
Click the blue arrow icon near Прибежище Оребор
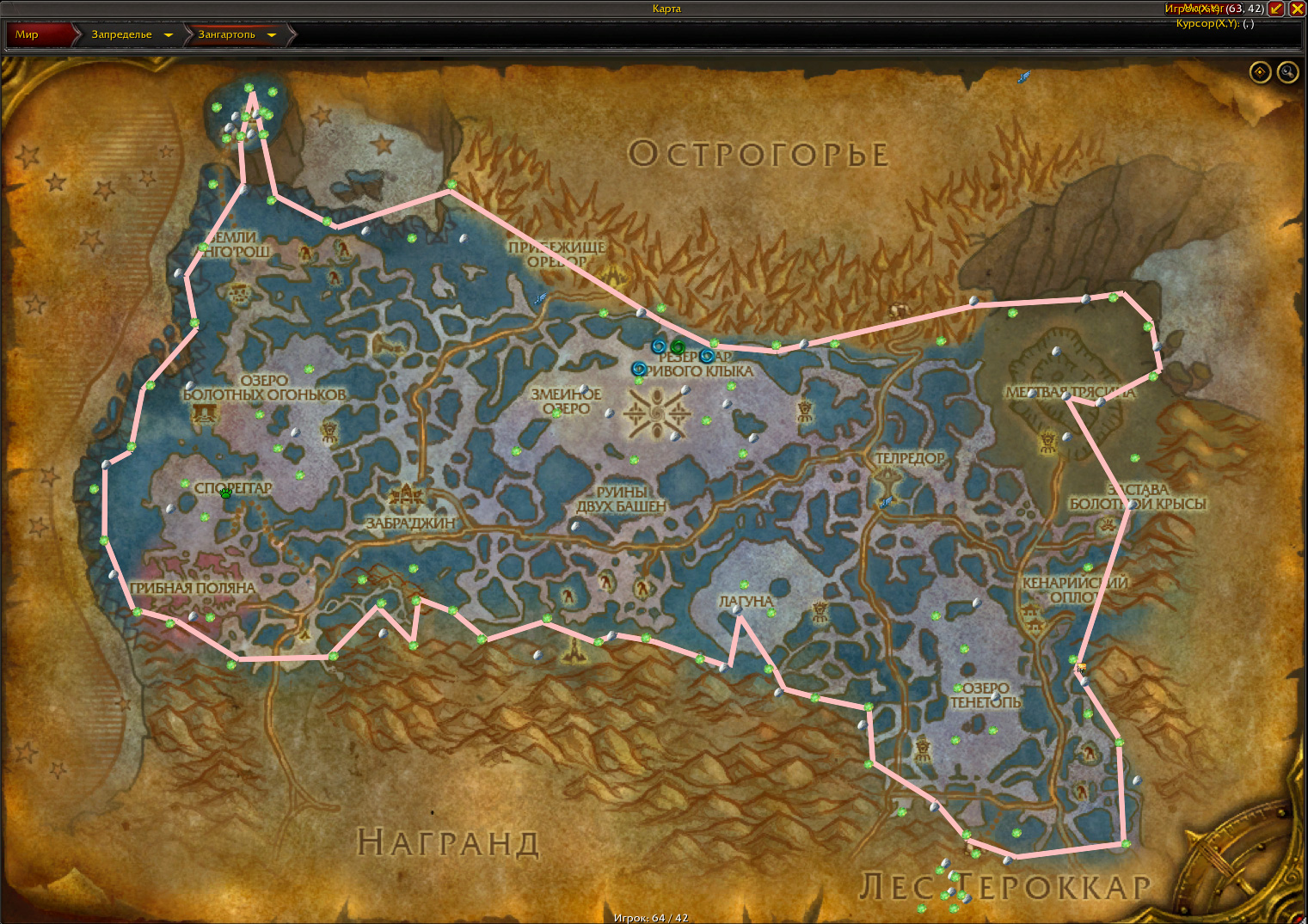(539, 299)
